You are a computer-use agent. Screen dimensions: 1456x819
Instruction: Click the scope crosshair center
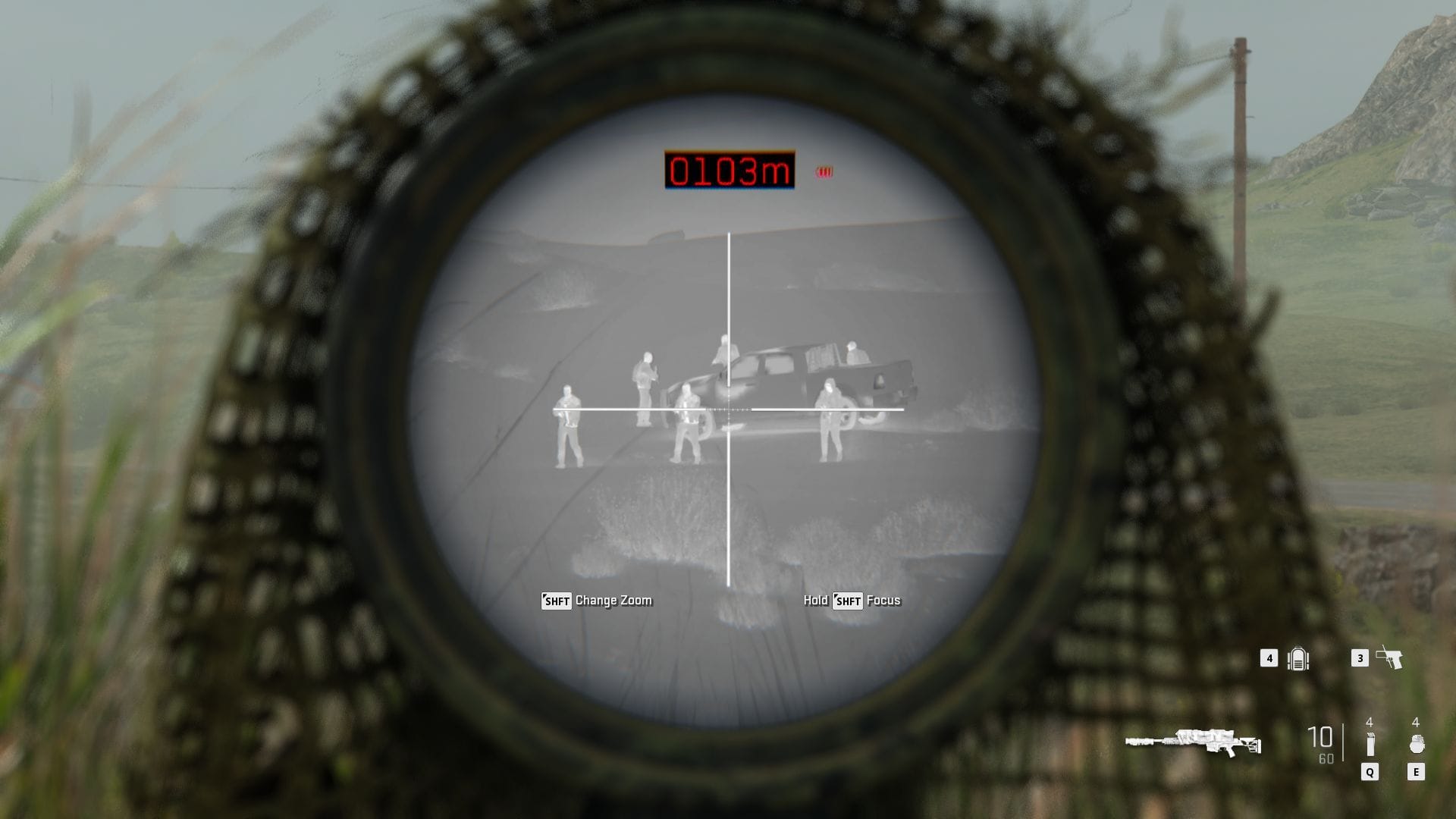(728, 409)
